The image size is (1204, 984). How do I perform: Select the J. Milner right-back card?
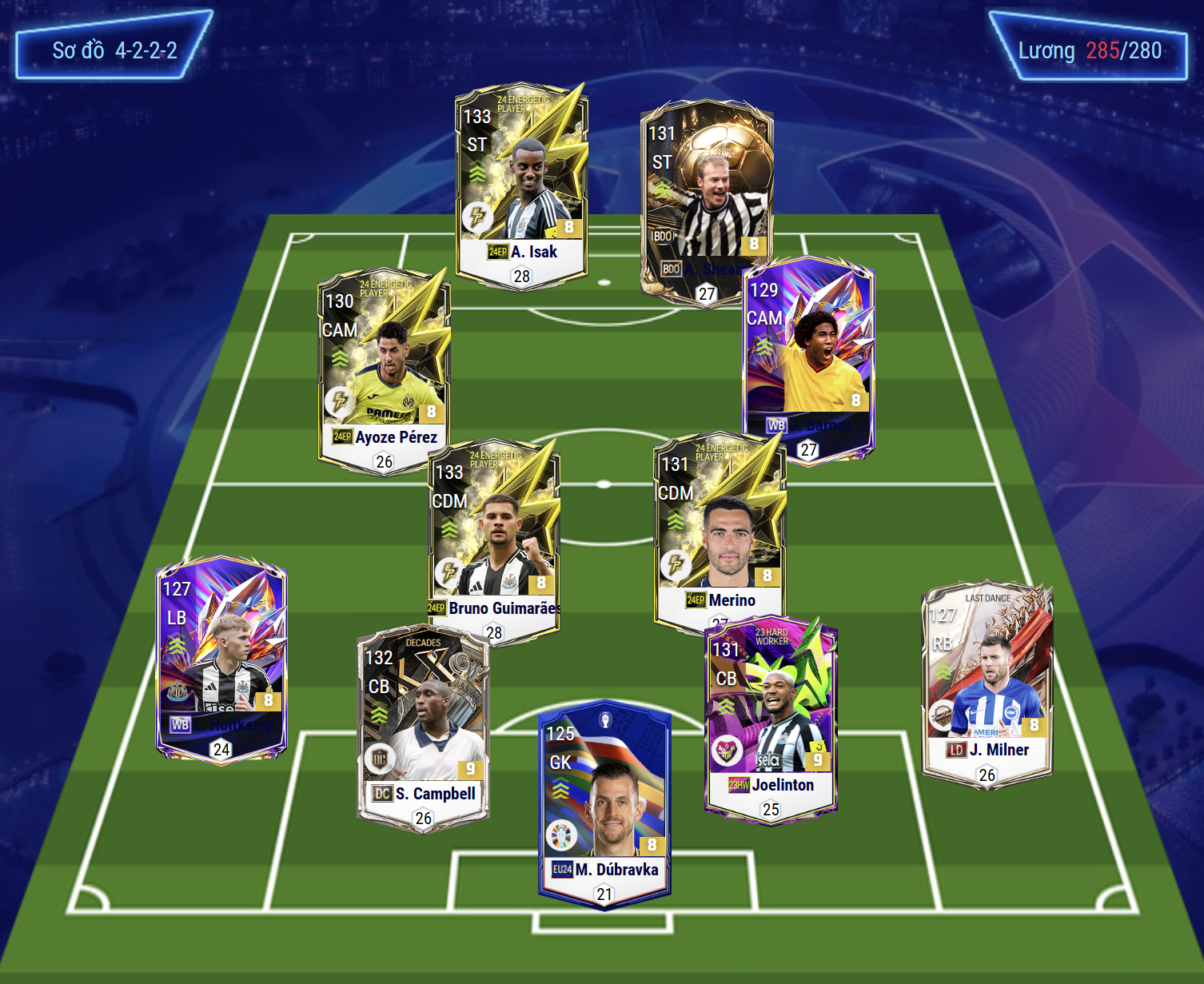click(x=987, y=683)
